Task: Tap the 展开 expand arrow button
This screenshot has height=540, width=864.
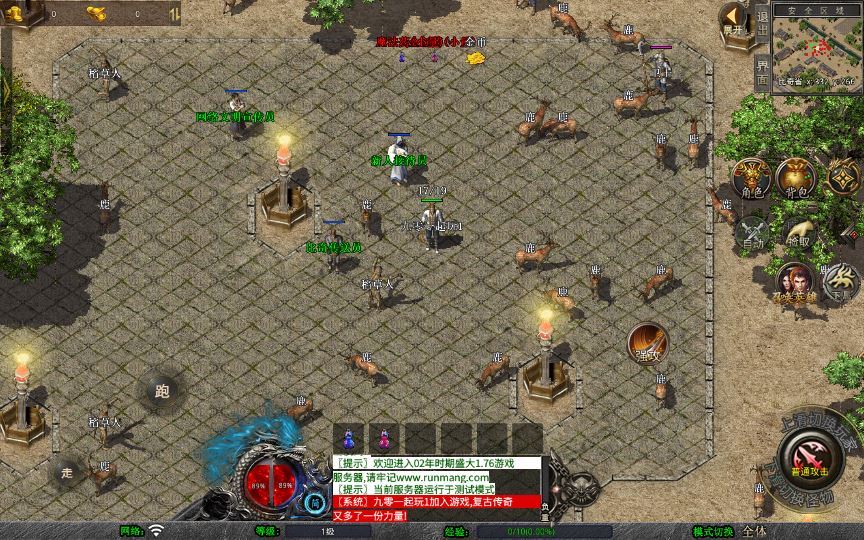Action: click(x=735, y=20)
